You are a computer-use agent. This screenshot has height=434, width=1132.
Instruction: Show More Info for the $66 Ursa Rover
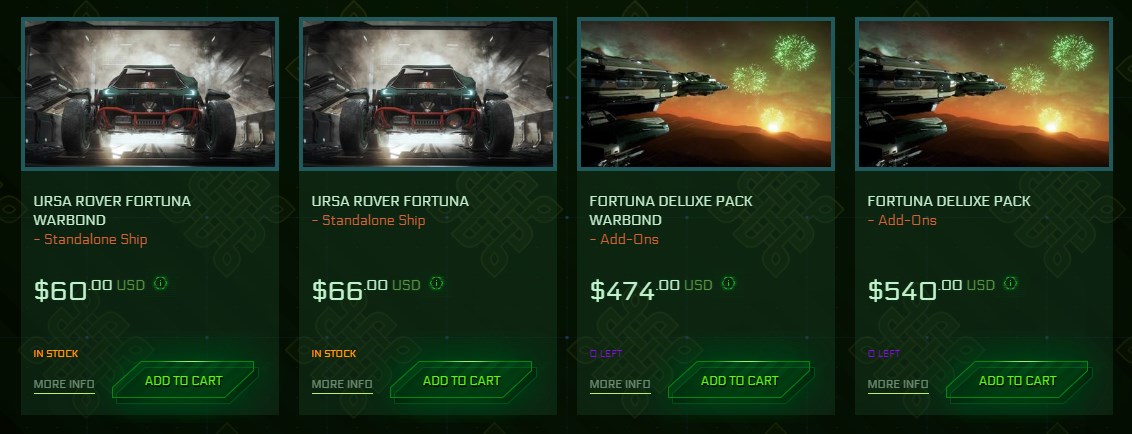point(342,384)
